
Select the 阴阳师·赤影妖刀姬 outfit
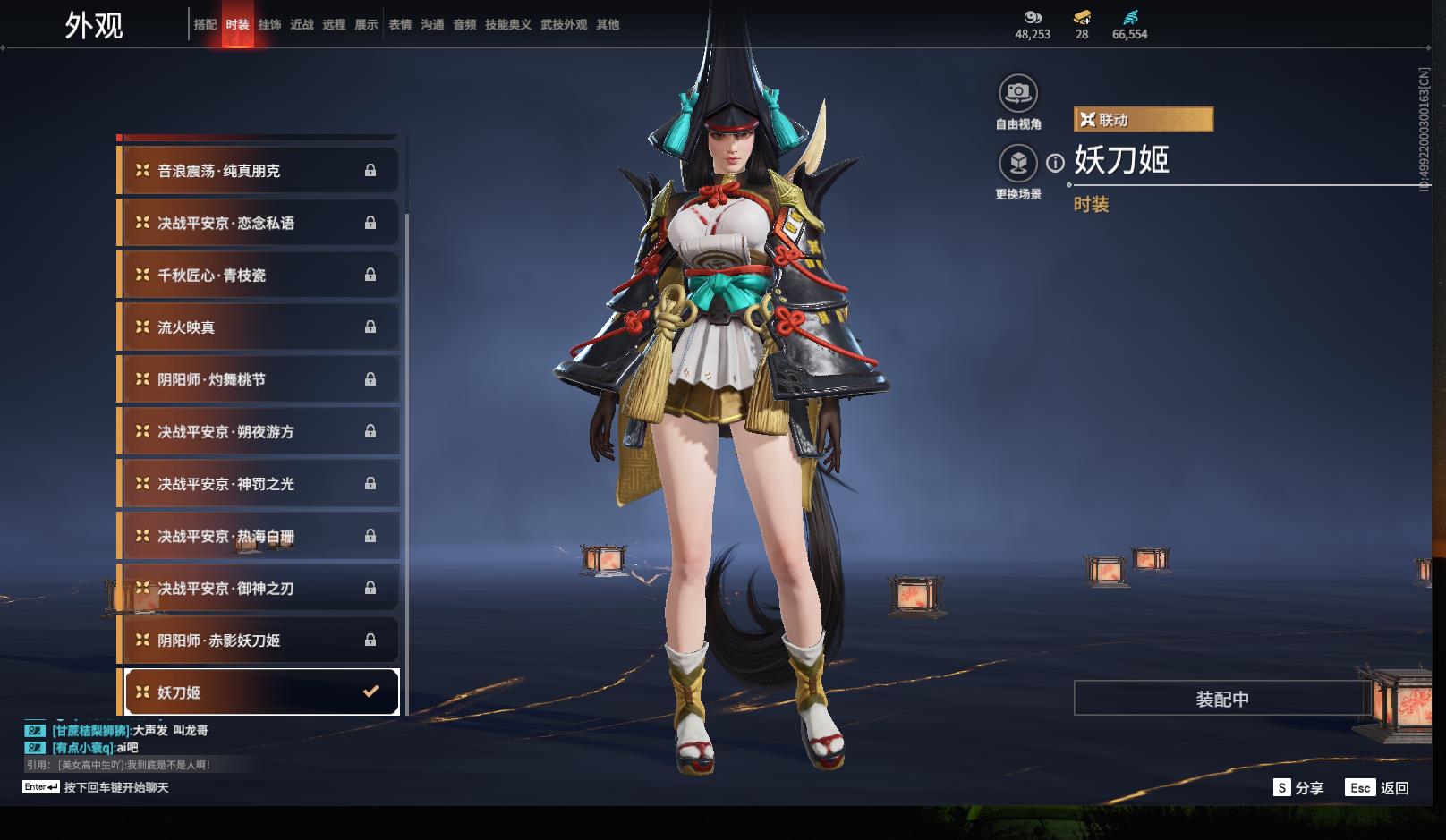tap(259, 641)
